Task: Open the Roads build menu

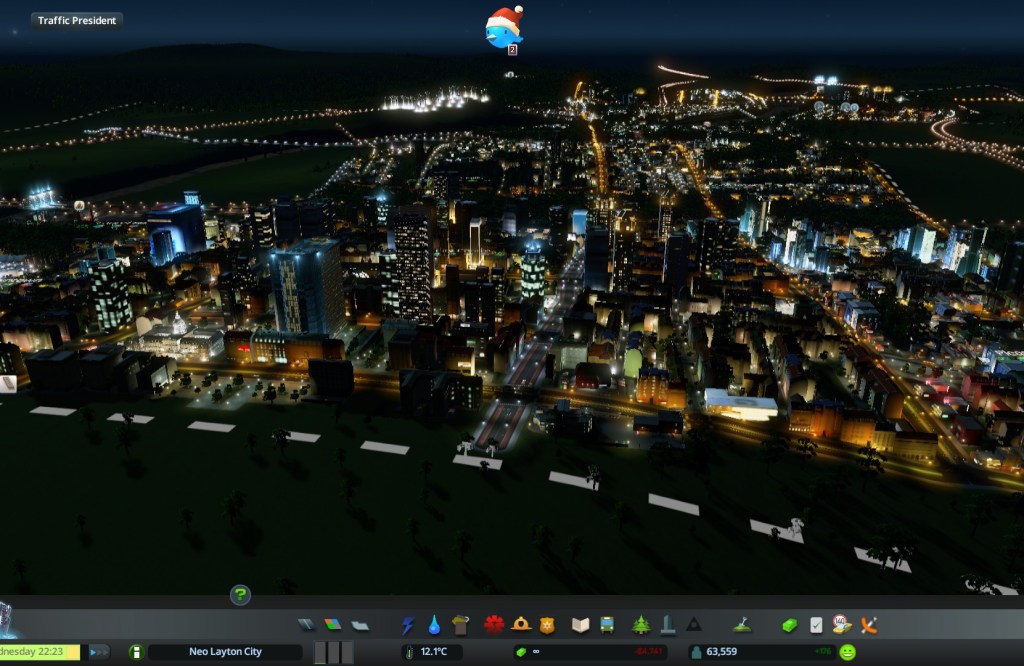Action: [307, 625]
